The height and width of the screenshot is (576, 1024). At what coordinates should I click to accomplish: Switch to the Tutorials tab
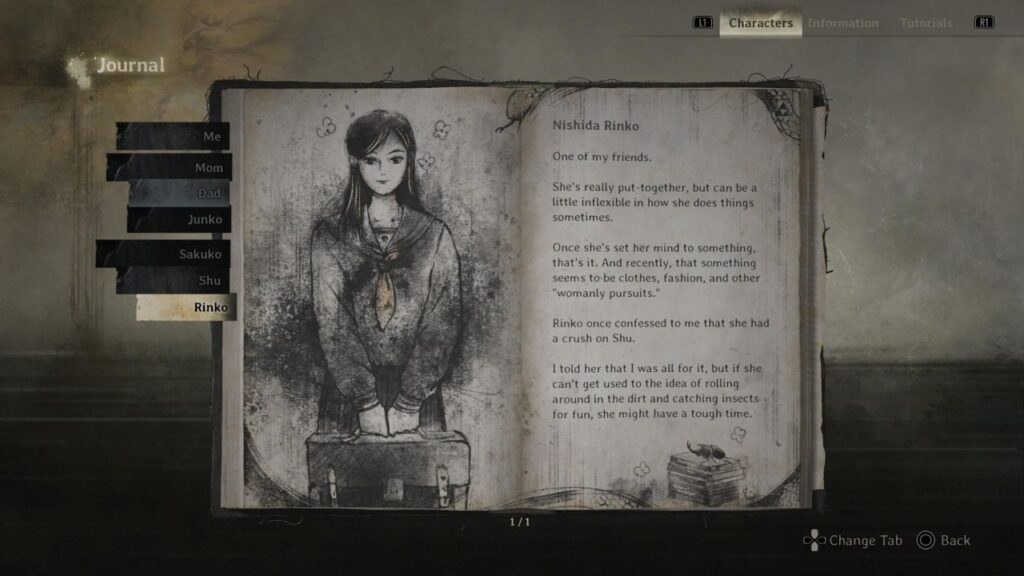point(926,23)
